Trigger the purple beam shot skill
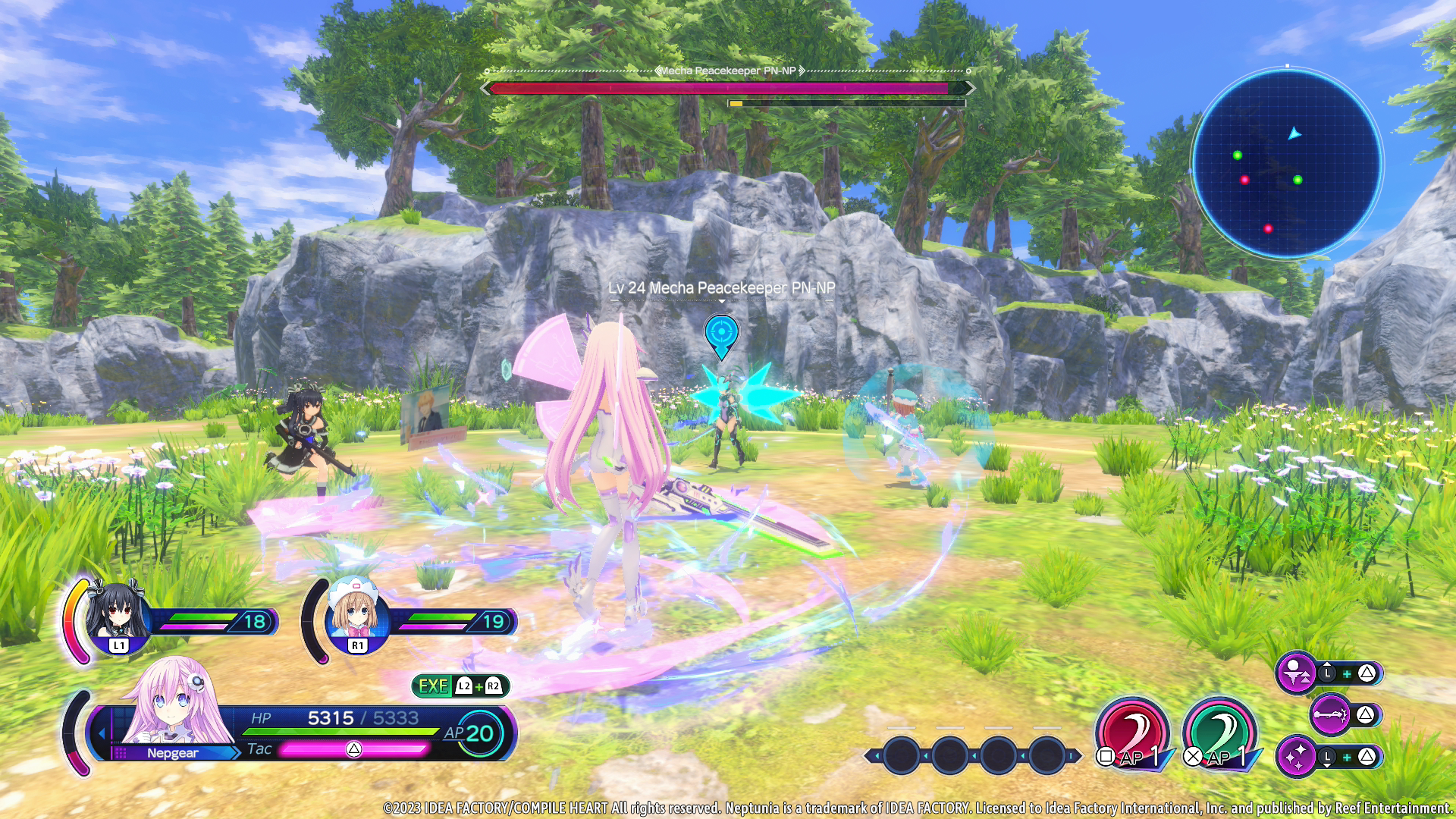The height and width of the screenshot is (819, 1456). coord(1330,714)
